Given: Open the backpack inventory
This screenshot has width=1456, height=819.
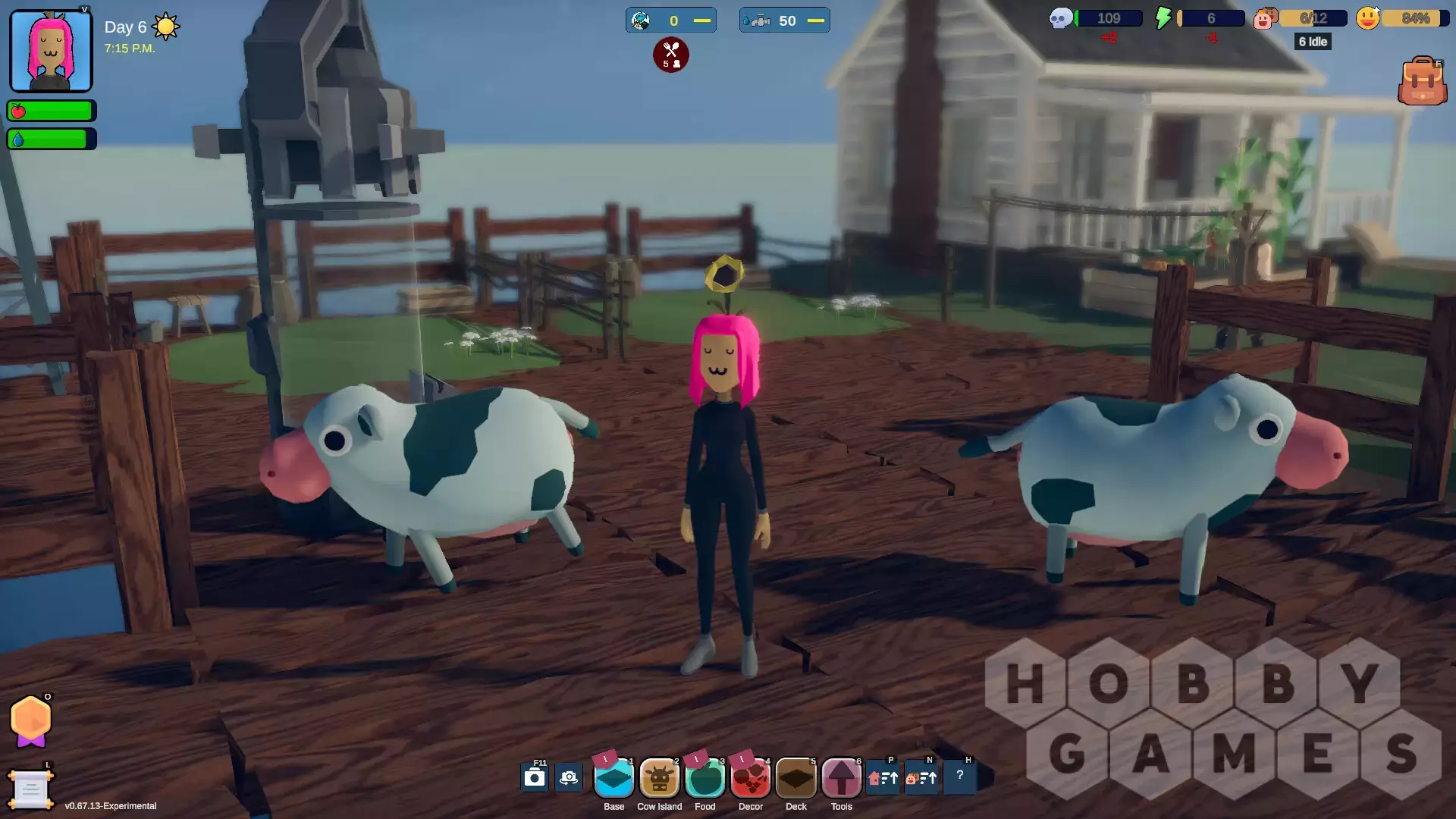Looking at the screenshot, I should coord(1422,81).
